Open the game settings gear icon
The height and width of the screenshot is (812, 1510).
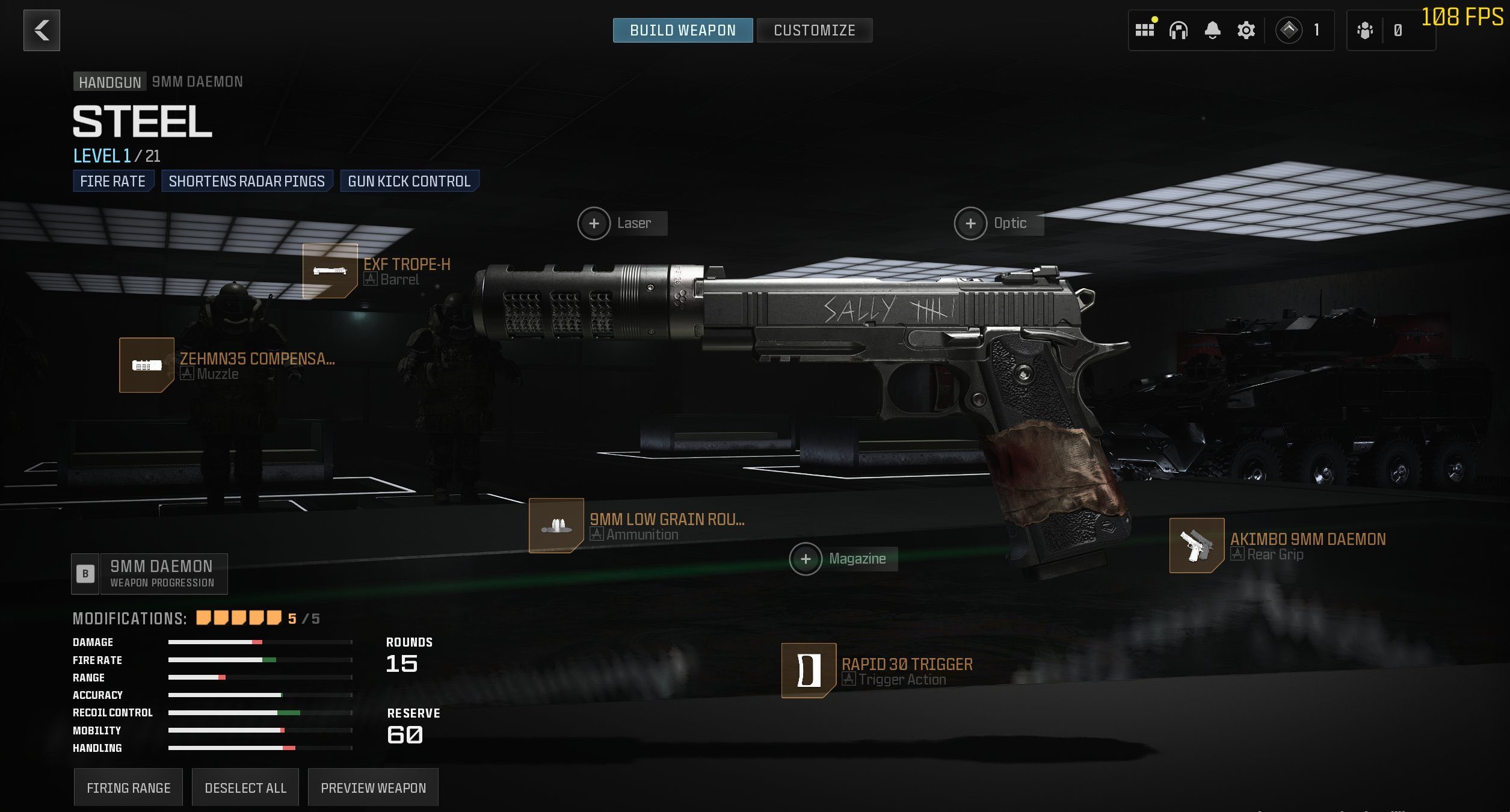1245,30
